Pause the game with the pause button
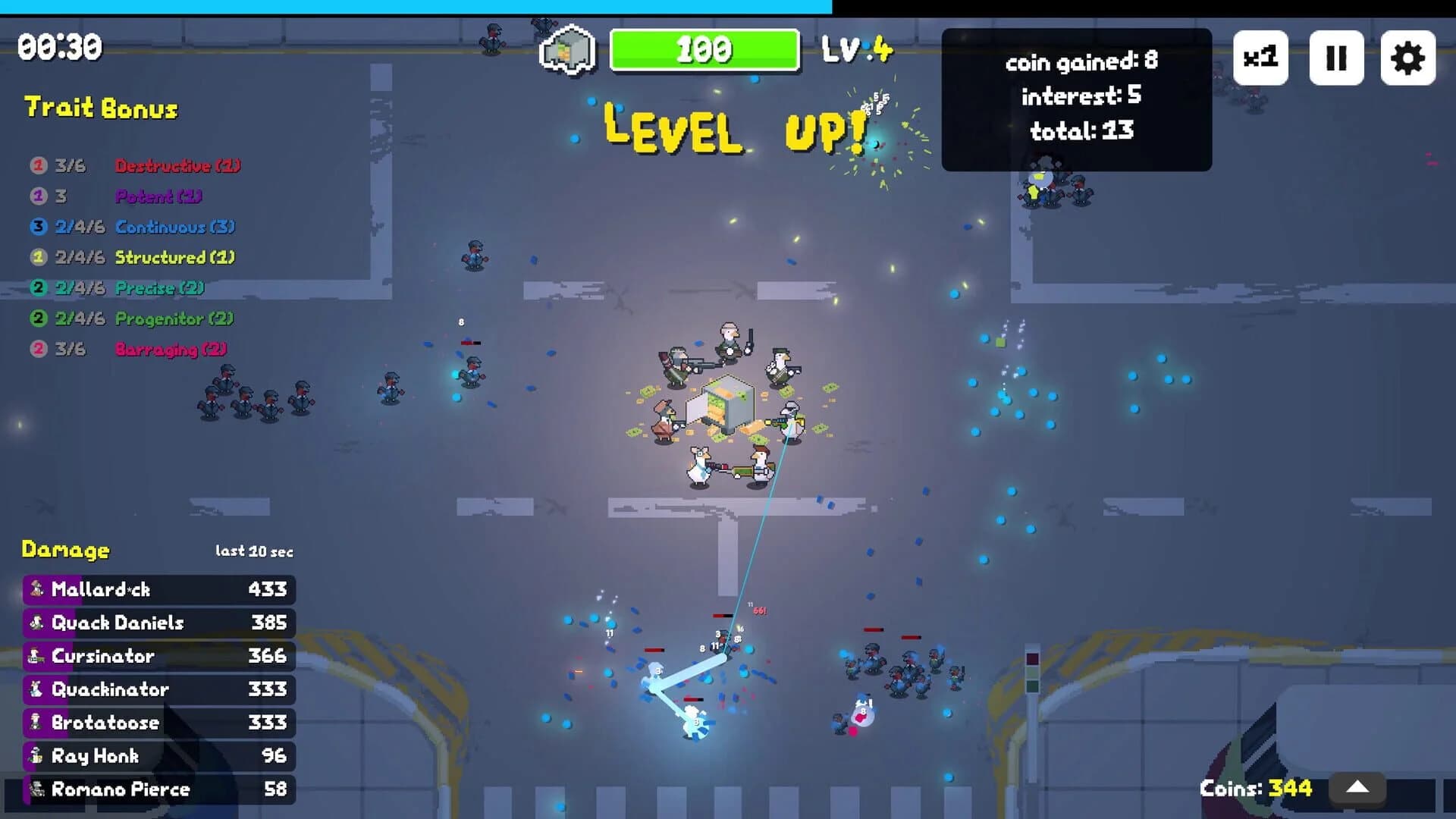 (x=1336, y=57)
